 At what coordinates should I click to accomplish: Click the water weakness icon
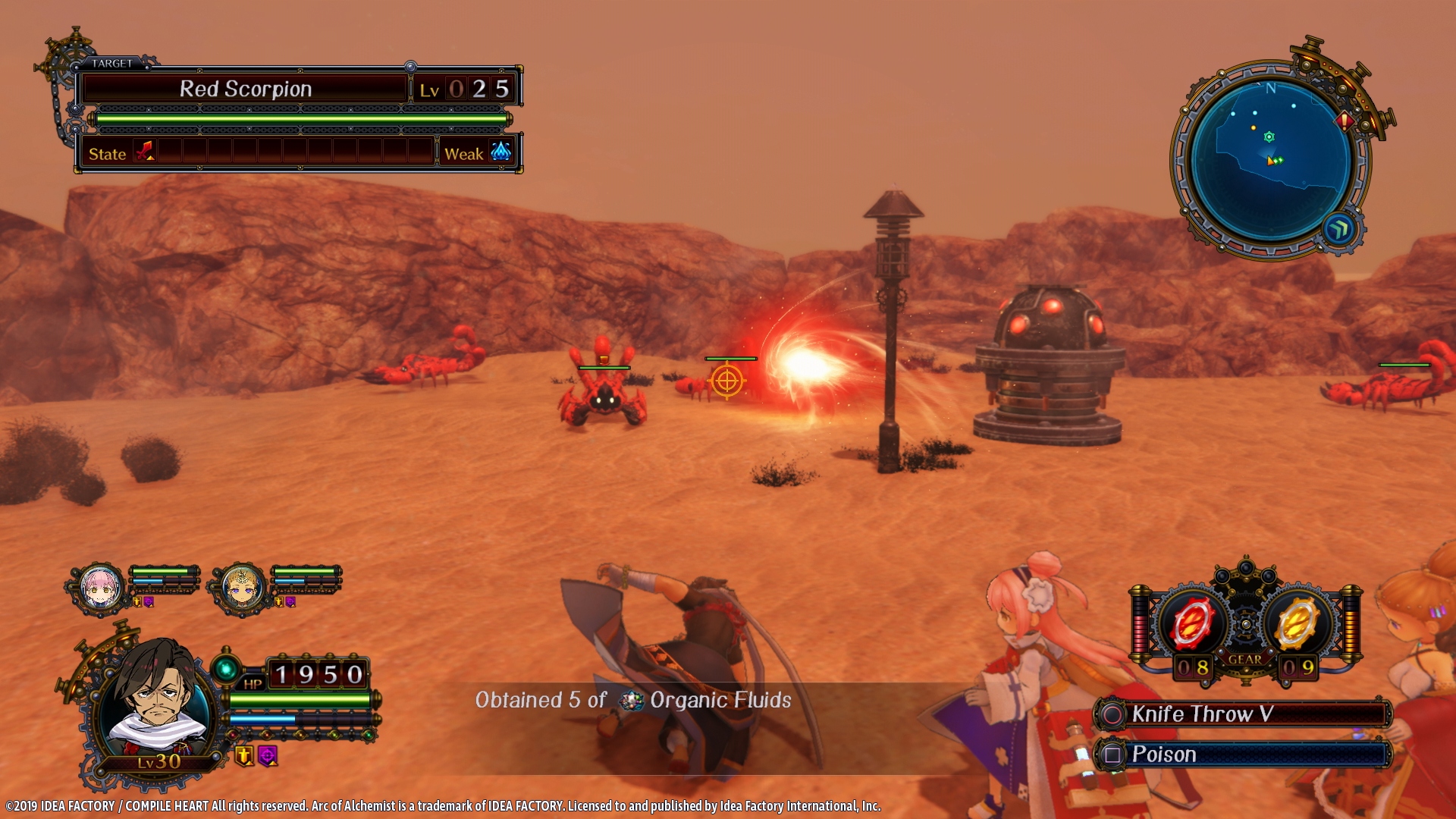(x=500, y=152)
